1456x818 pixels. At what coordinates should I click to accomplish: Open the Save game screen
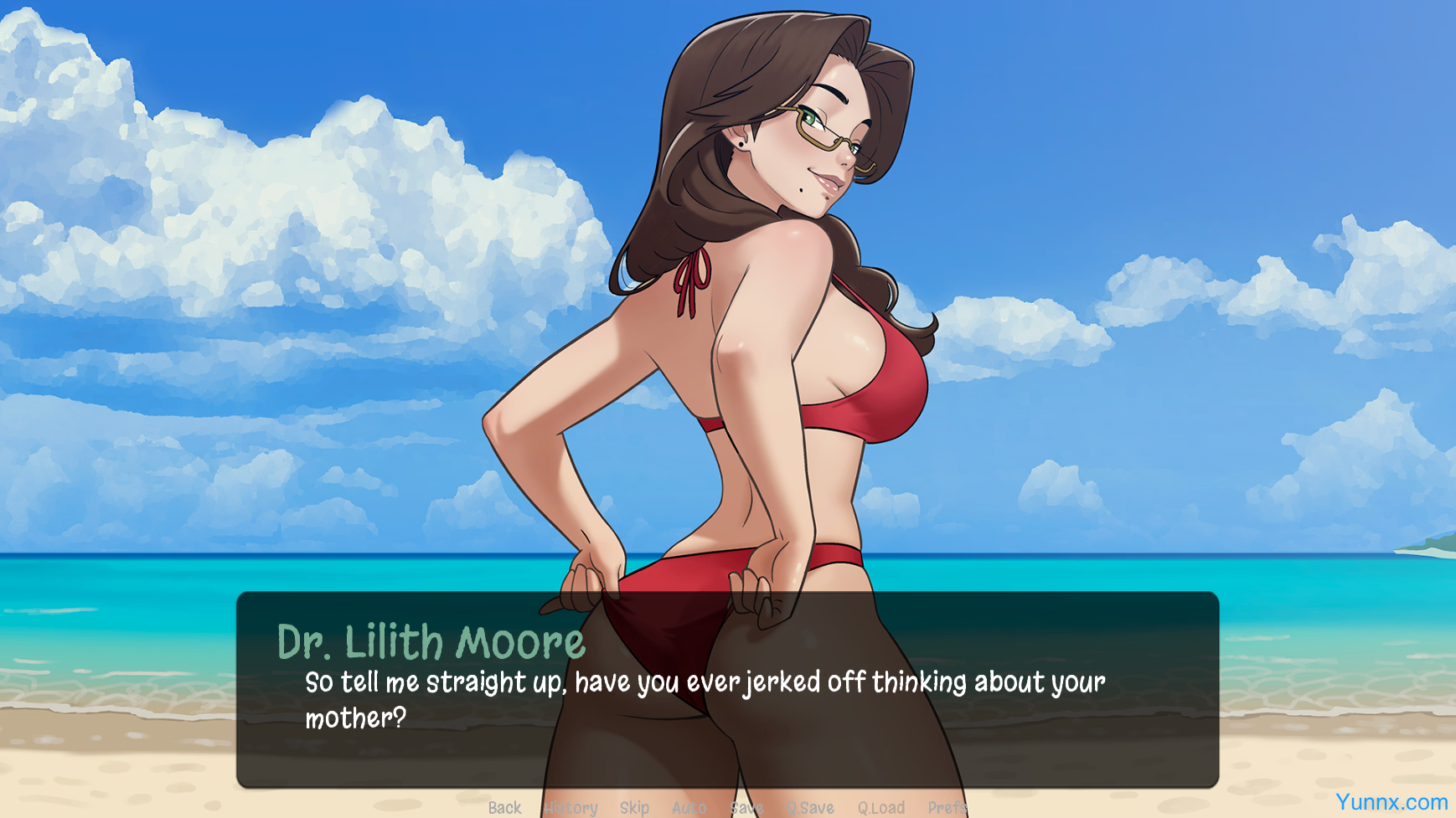746,808
